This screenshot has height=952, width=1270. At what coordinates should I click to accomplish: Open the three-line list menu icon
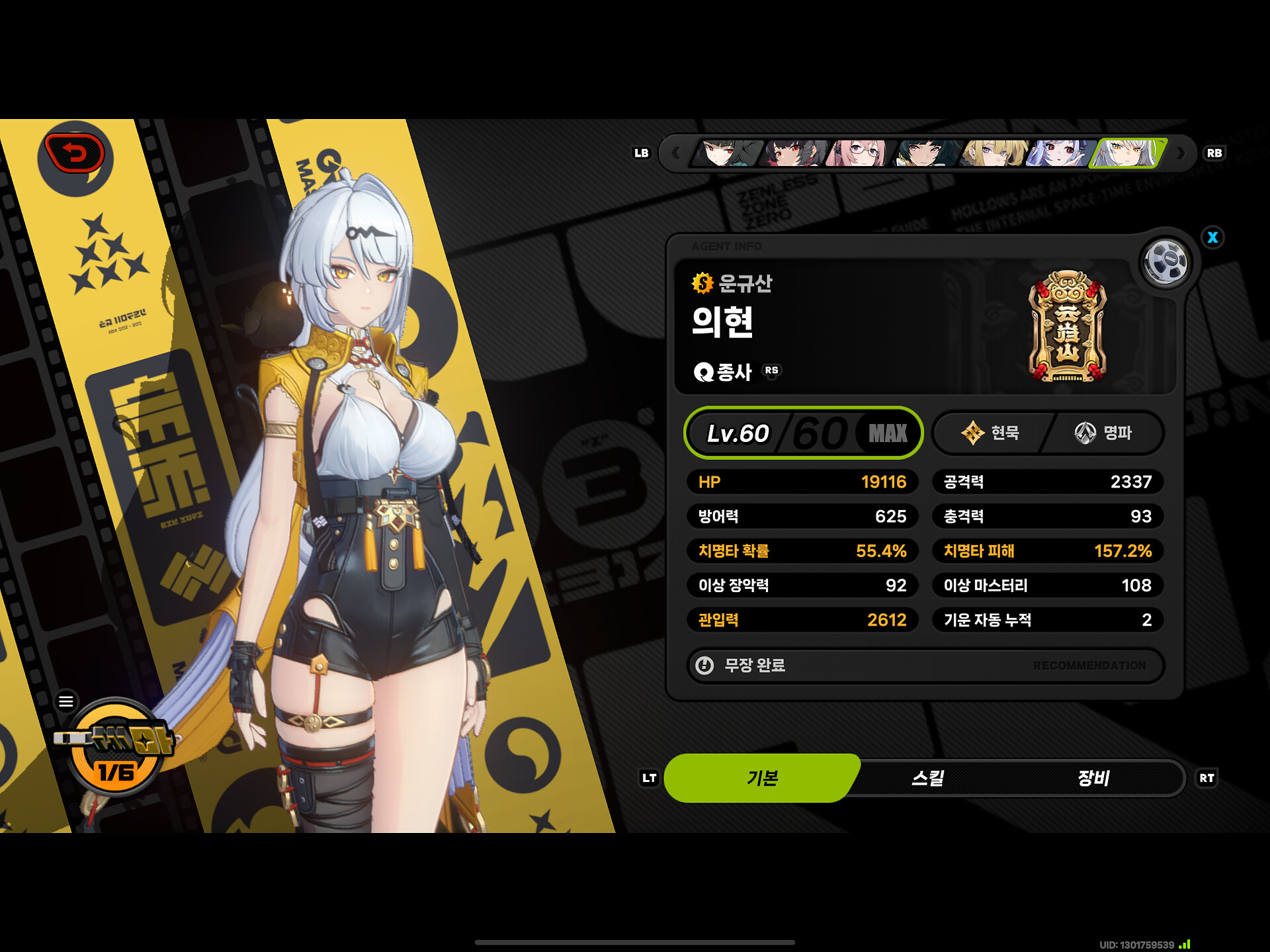(x=66, y=701)
